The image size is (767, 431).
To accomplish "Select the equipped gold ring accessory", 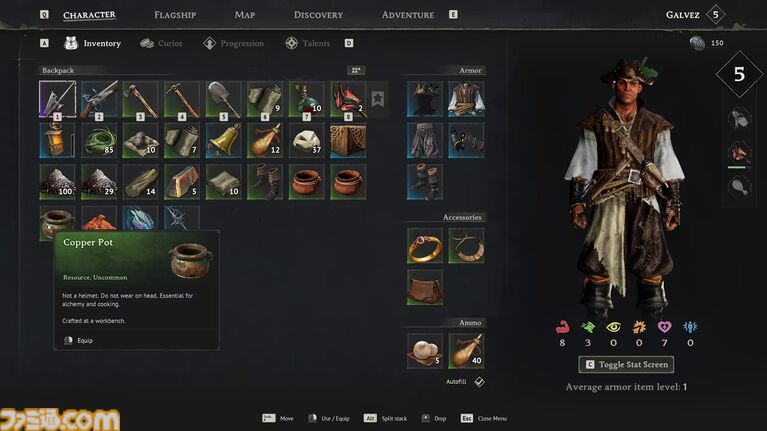I will [x=424, y=245].
